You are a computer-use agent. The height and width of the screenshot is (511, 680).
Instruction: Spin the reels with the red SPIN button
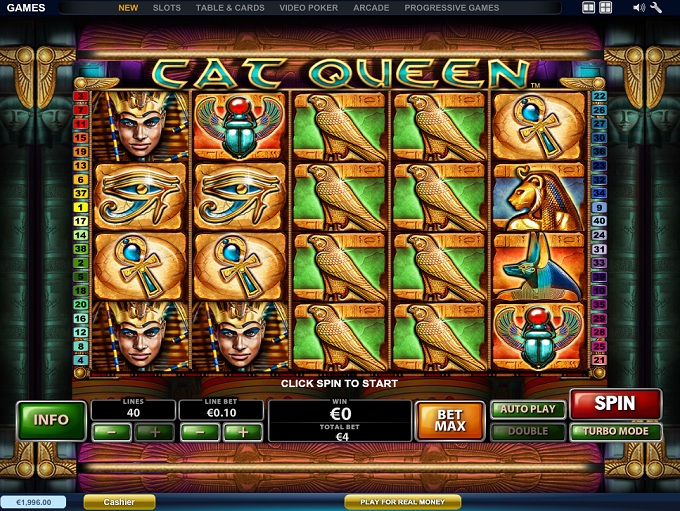click(x=615, y=404)
